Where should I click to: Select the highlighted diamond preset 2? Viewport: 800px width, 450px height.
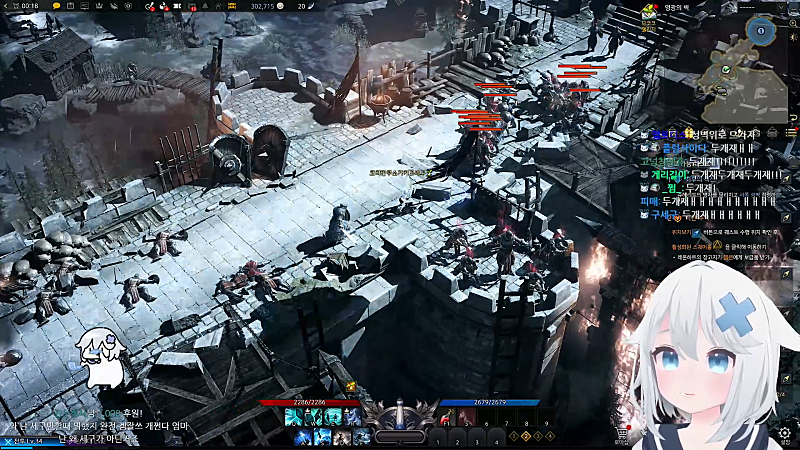(x=527, y=436)
